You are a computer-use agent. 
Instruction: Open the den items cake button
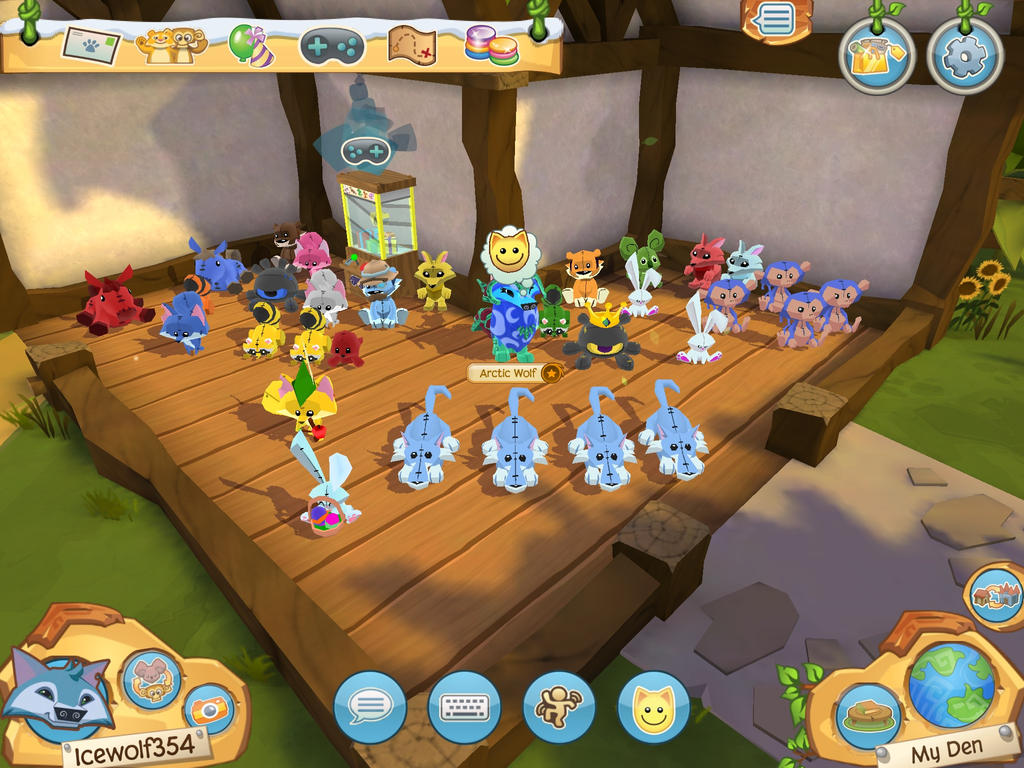click(x=865, y=716)
